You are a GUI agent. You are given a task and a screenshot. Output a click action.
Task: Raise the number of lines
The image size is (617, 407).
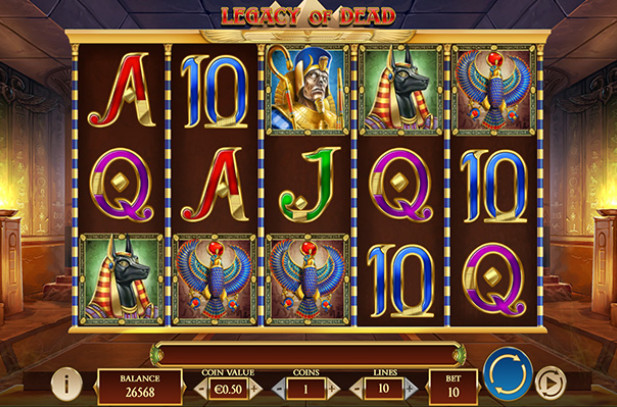(413, 388)
